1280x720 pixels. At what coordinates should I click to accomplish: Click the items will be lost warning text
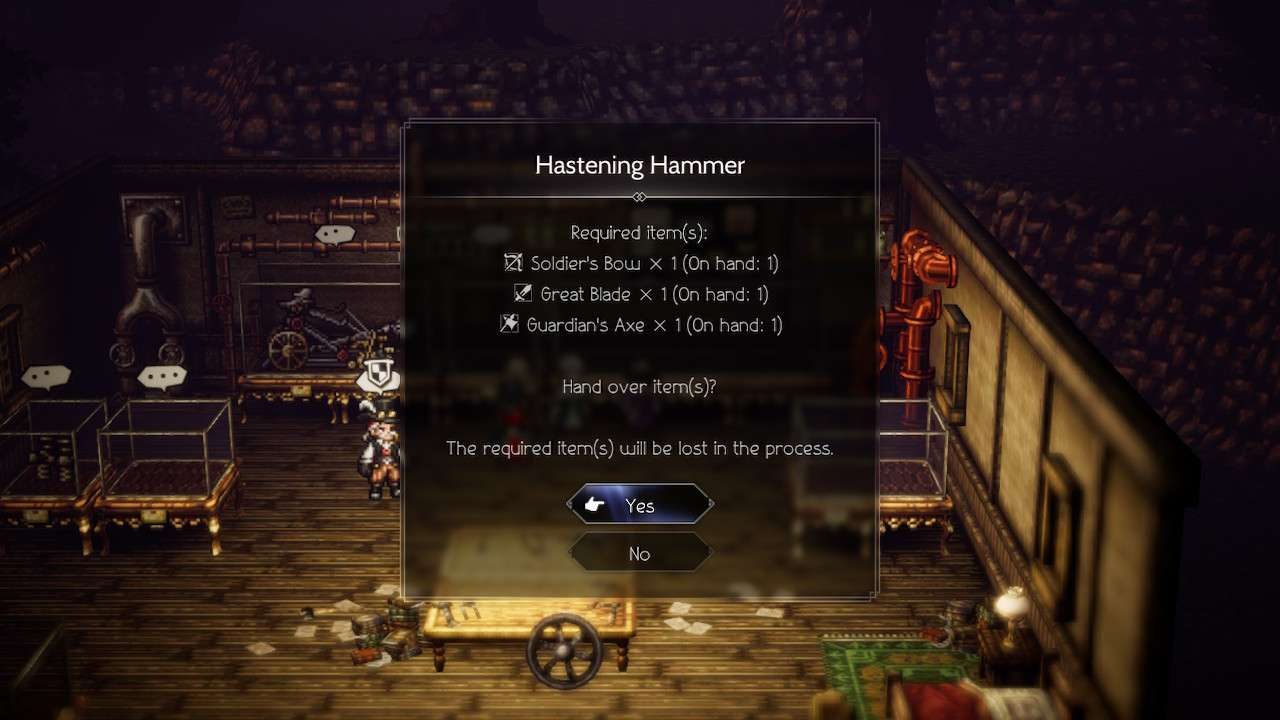pos(639,448)
